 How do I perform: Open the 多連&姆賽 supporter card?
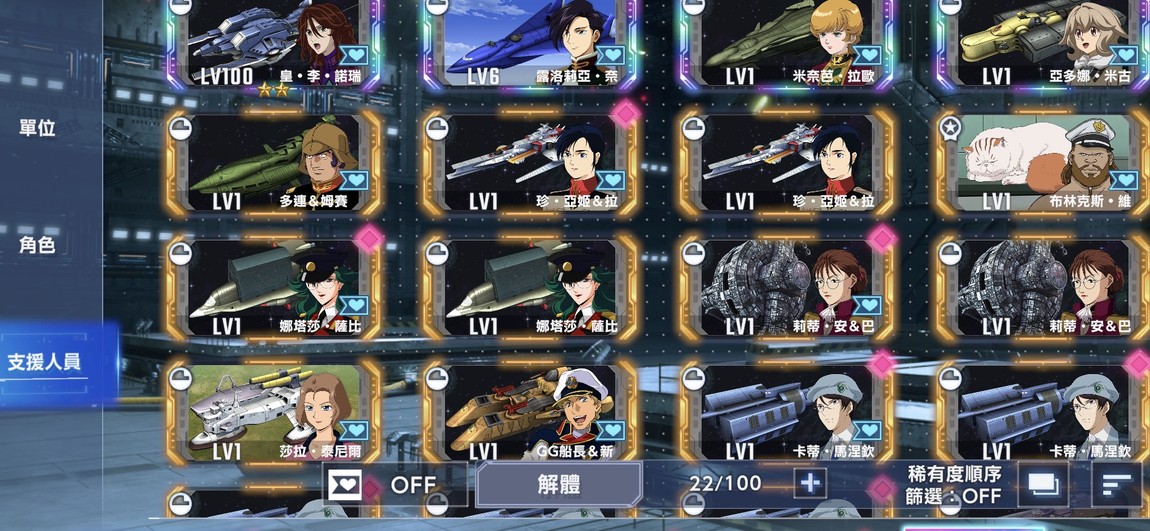pyautogui.click(x=275, y=163)
